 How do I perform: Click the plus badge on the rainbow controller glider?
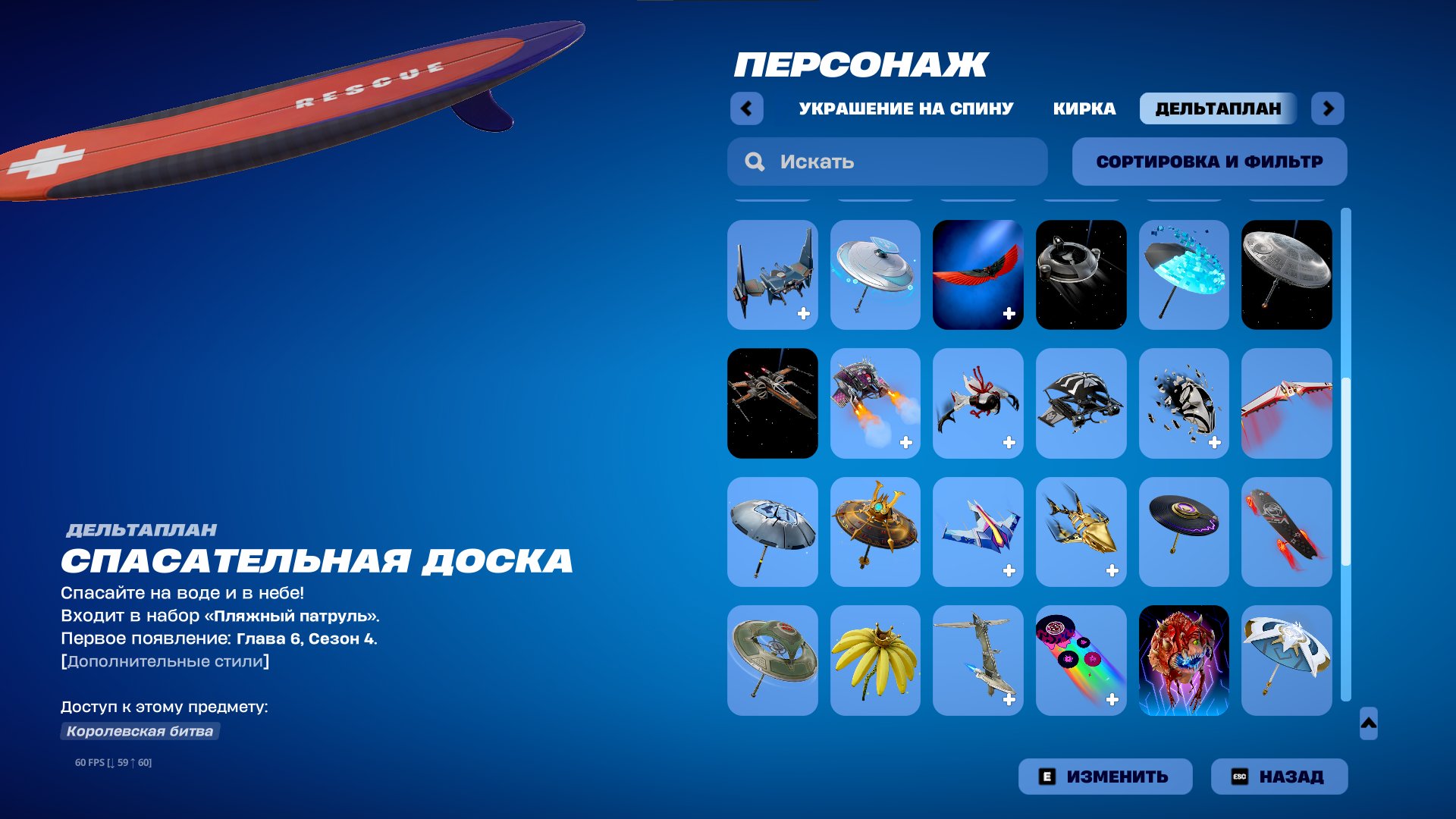click(x=1112, y=698)
